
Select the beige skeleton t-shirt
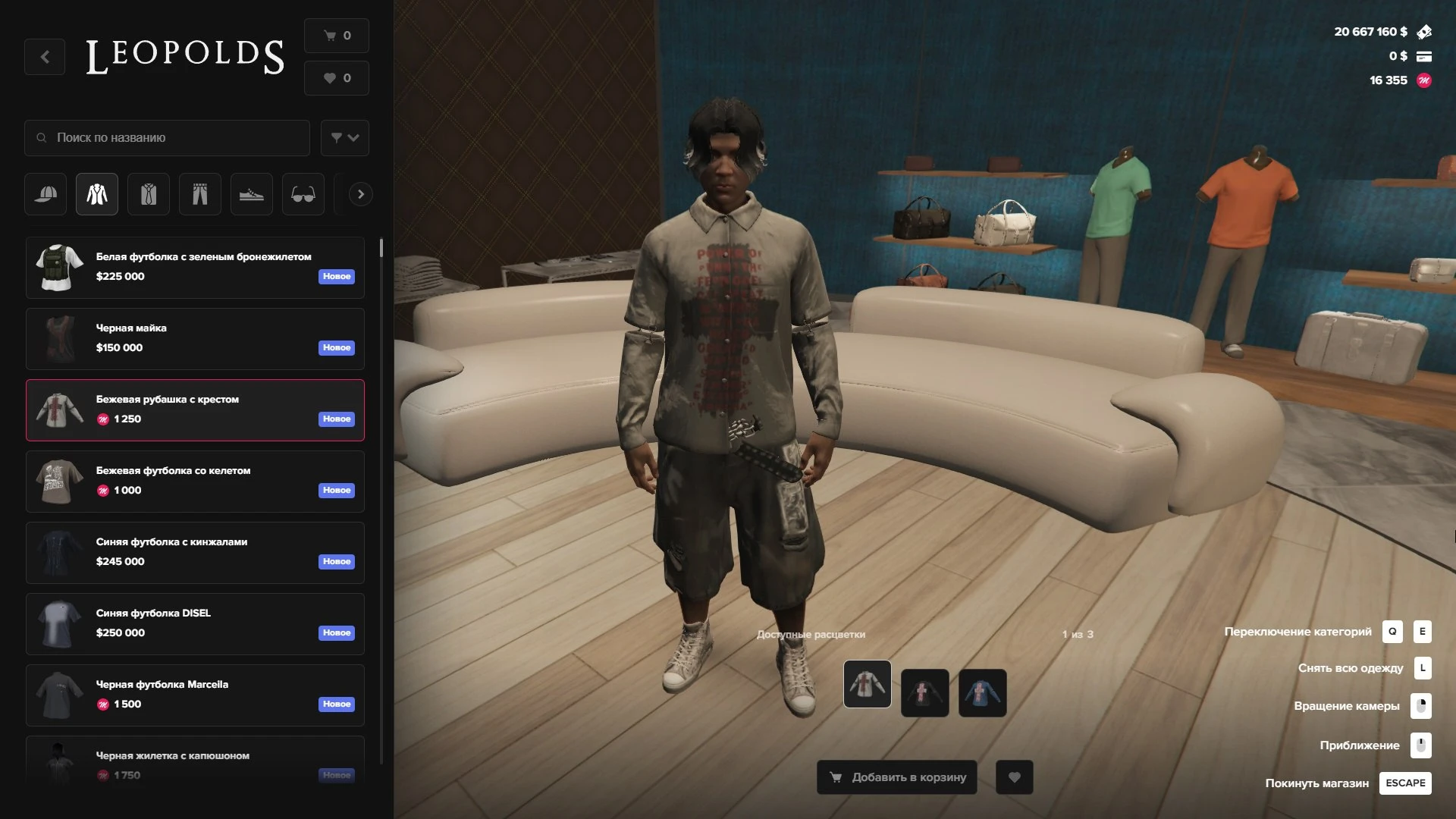[195, 481]
